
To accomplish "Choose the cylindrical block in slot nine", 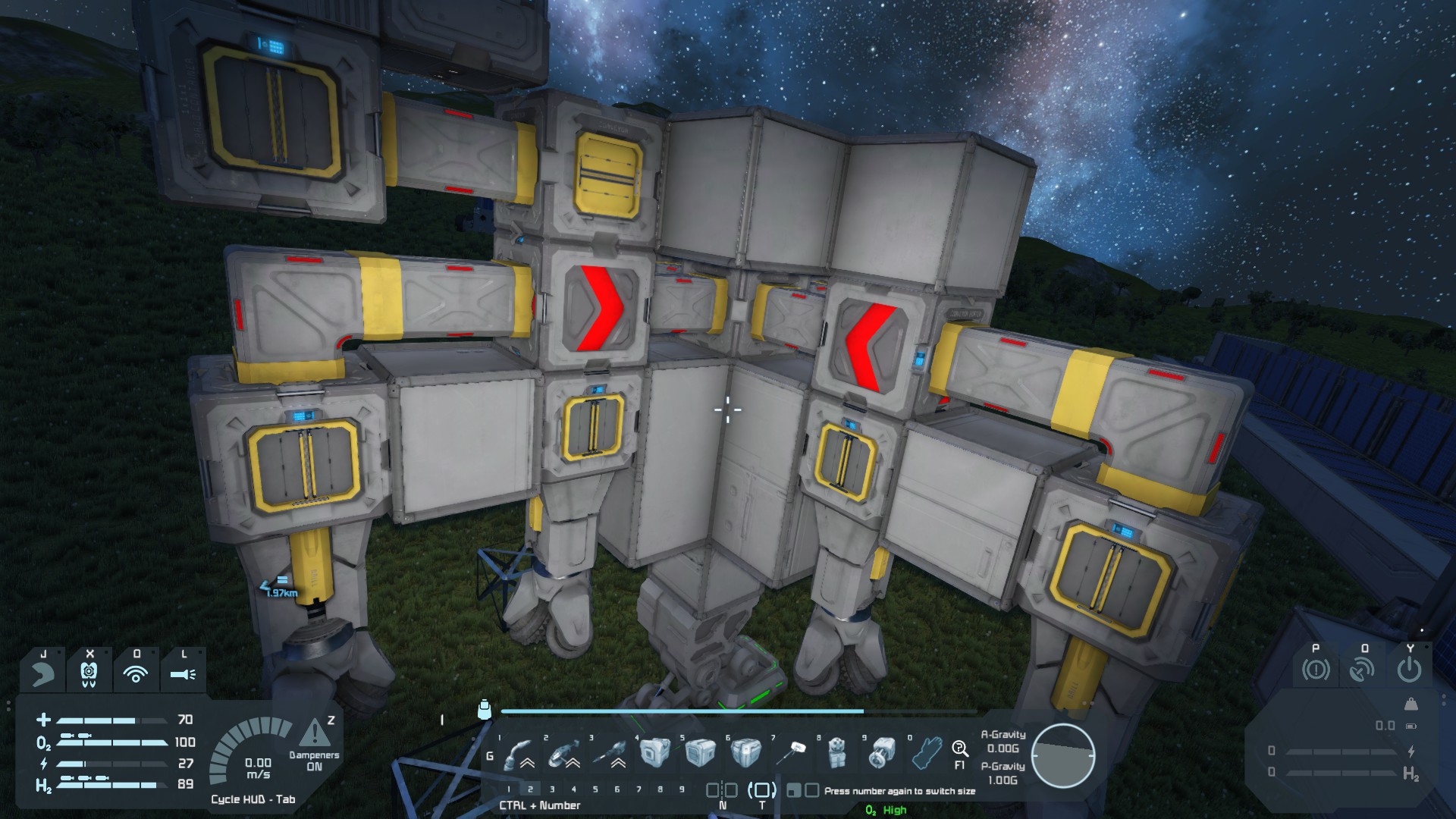I will point(882,752).
